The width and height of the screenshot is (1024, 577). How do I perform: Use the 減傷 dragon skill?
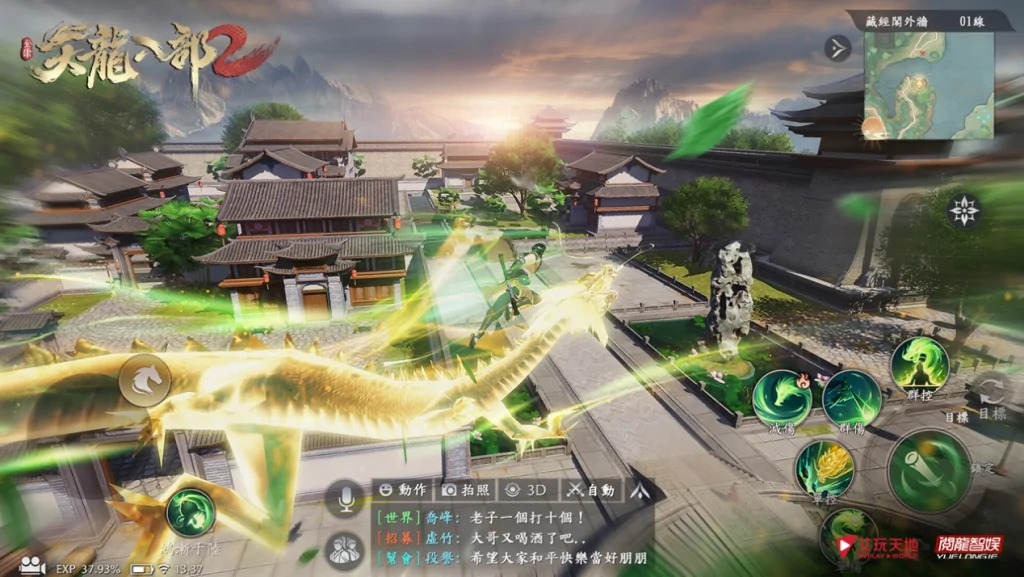click(782, 398)
